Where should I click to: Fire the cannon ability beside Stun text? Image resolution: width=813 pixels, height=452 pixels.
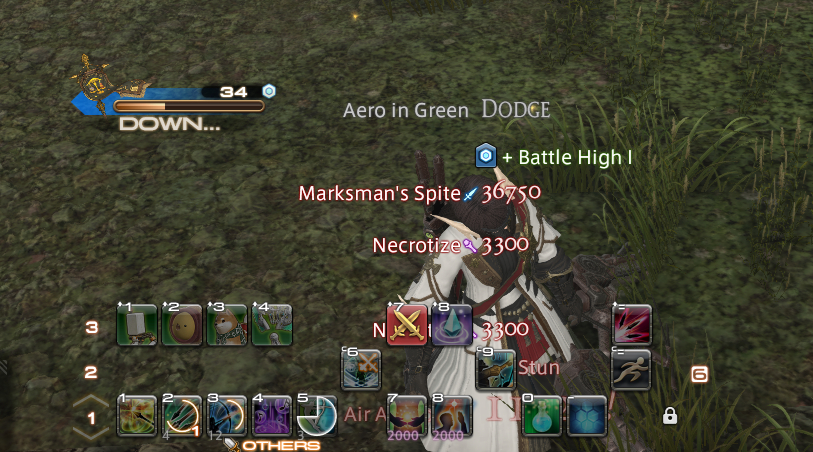click(x=496, y=370)
